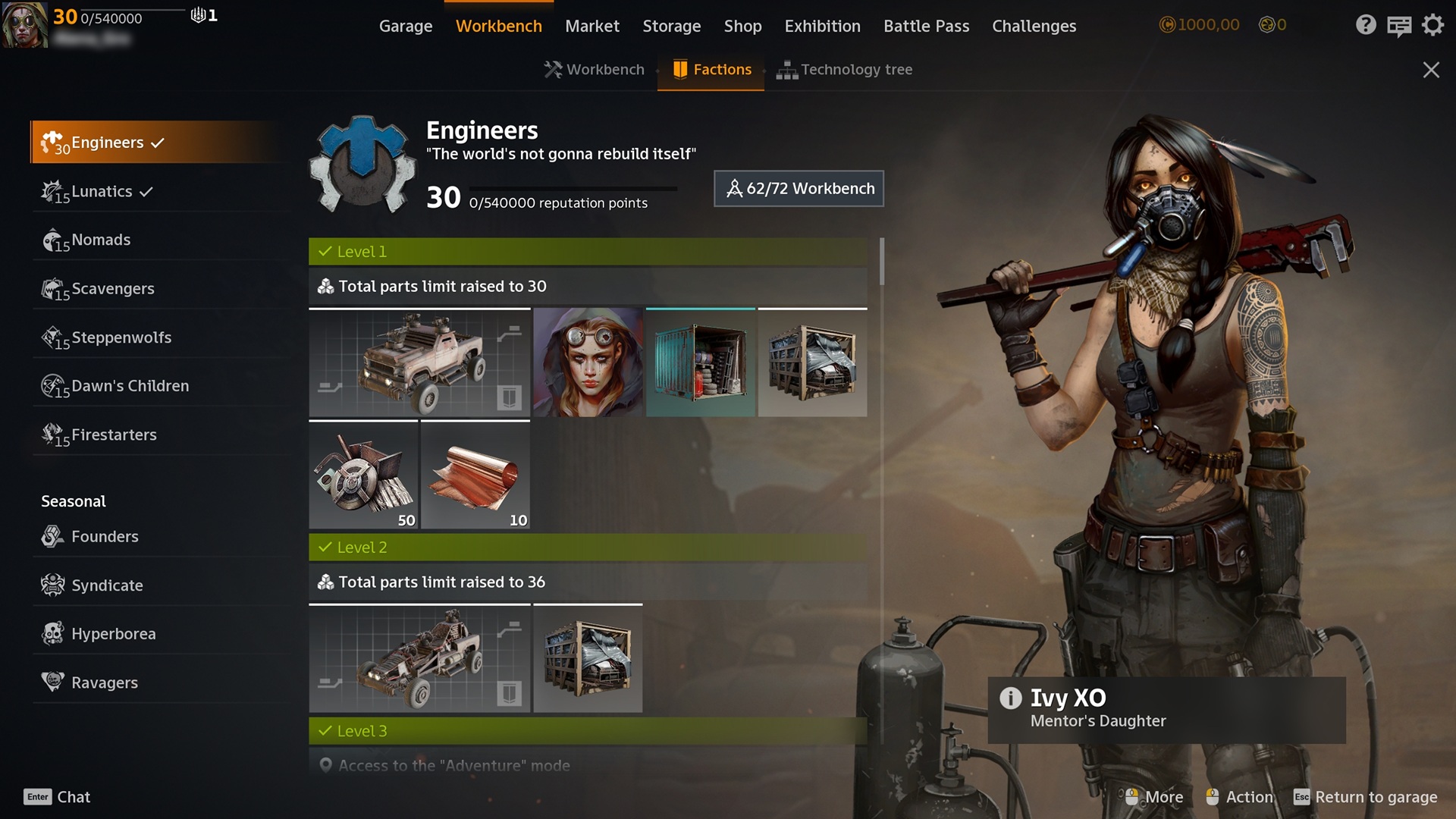Click the 62/72 Workbench button

click(x=799, y=189)
